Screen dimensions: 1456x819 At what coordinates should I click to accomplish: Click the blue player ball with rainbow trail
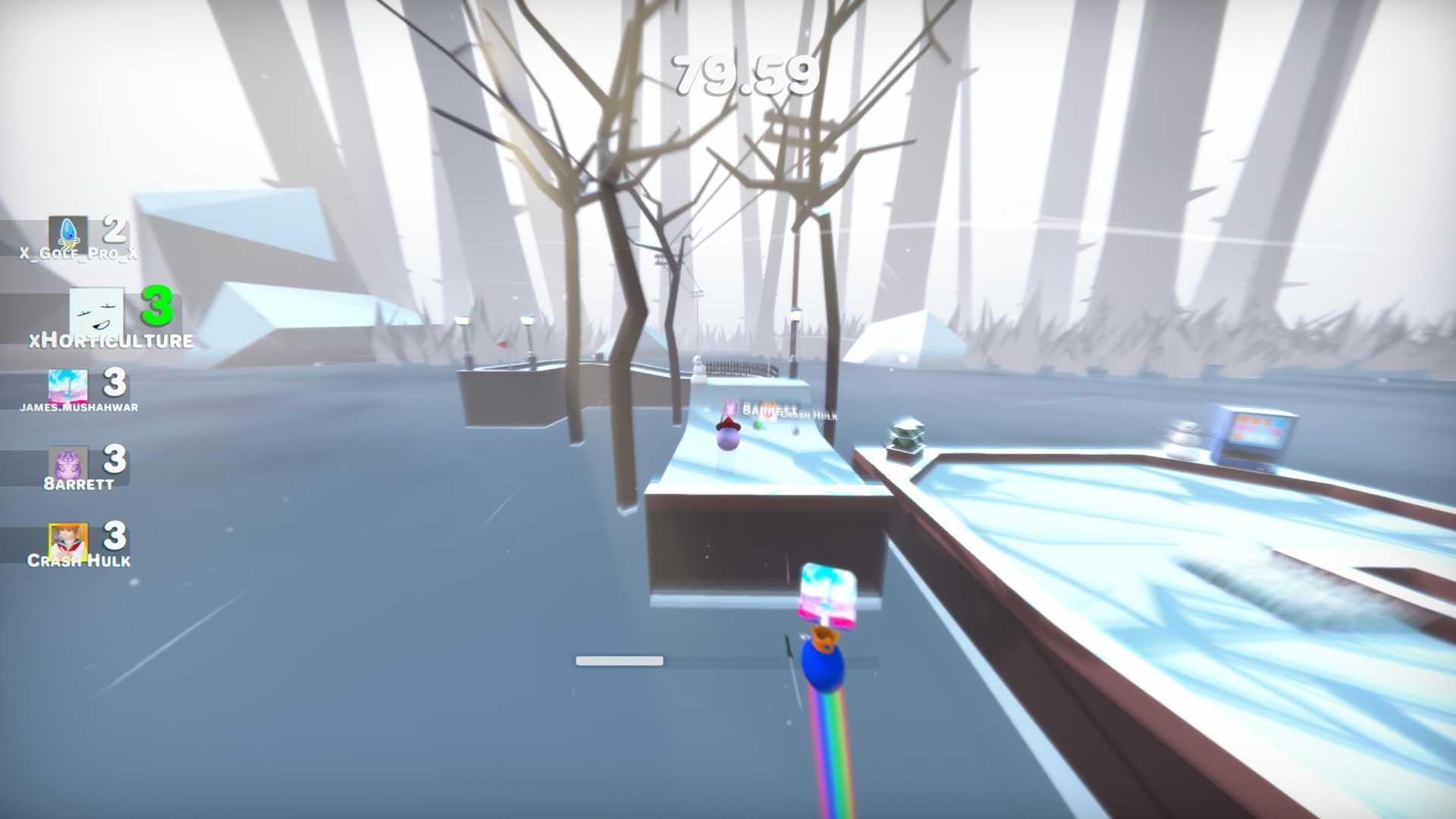[823, 667]
